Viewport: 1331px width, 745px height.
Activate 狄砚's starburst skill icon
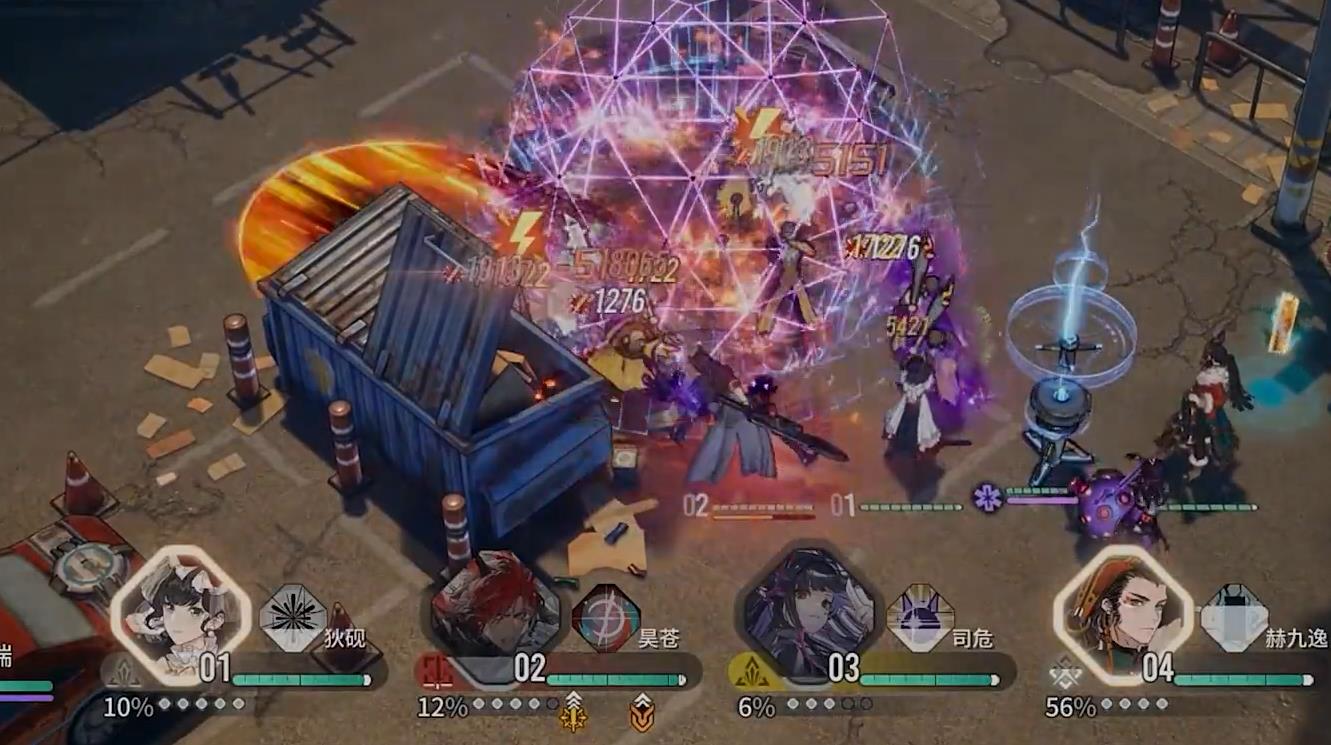point(293,618)
